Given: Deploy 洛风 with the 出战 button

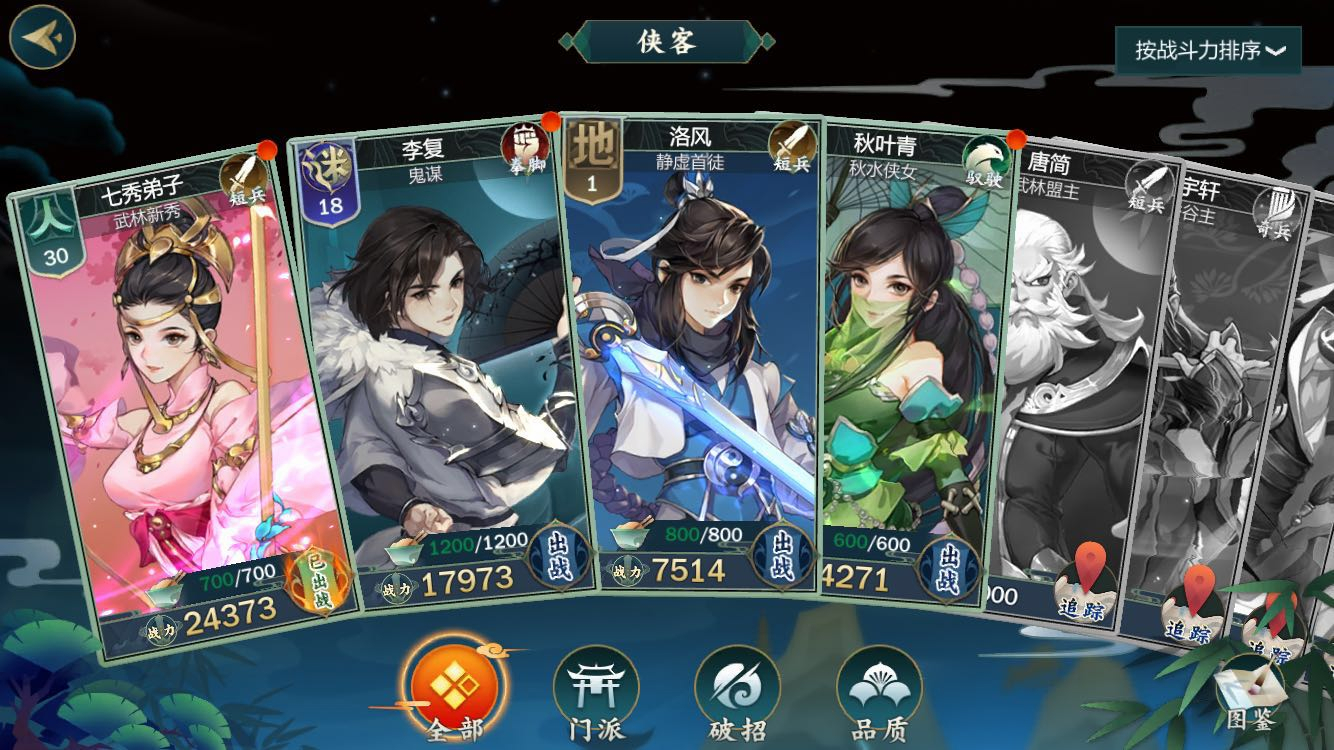Looking at the screenshot, I should pyautogui.click(x=779, y=554).
